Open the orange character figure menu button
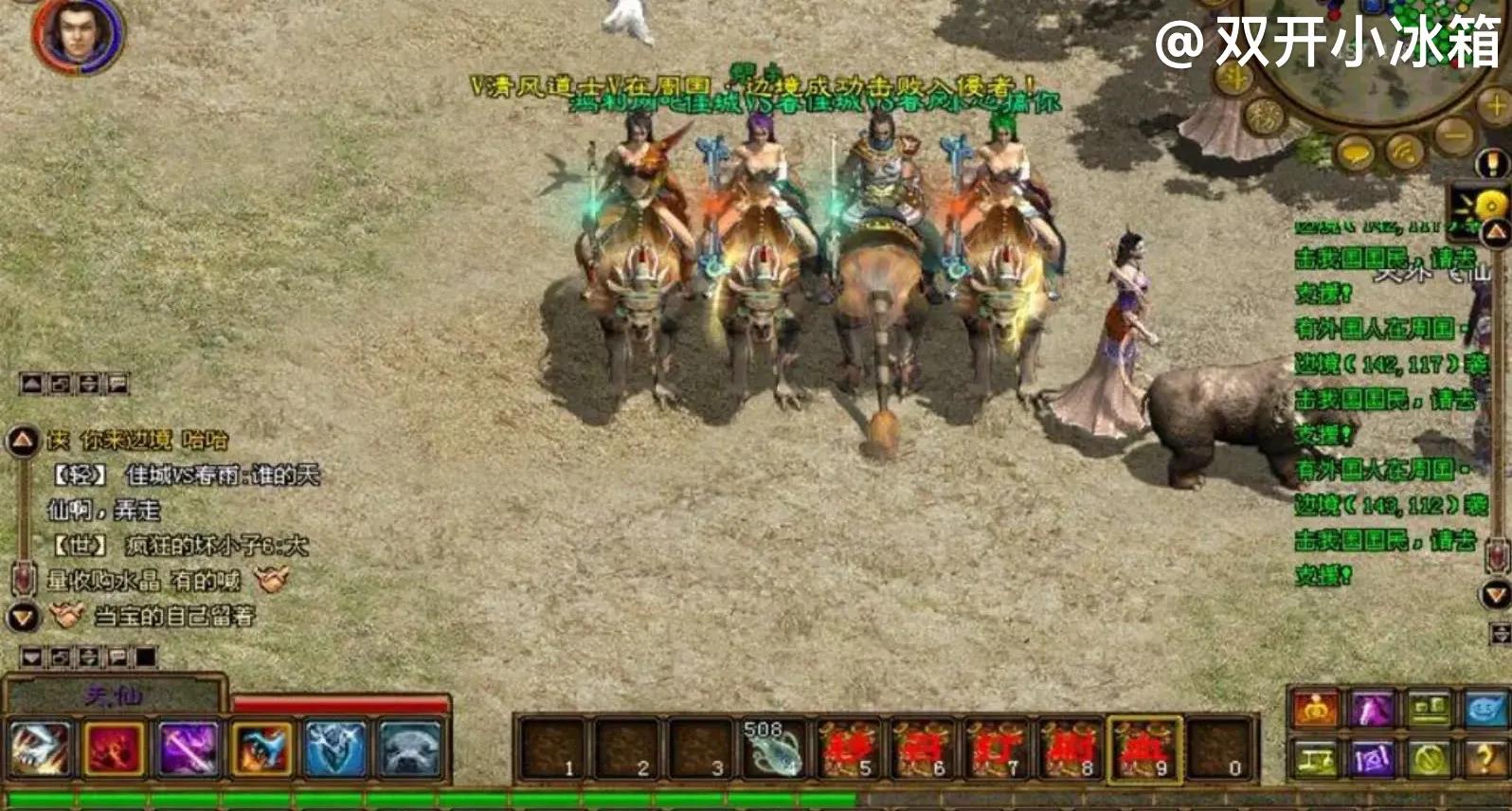 pyautogui.click(x=1316, y=710)
